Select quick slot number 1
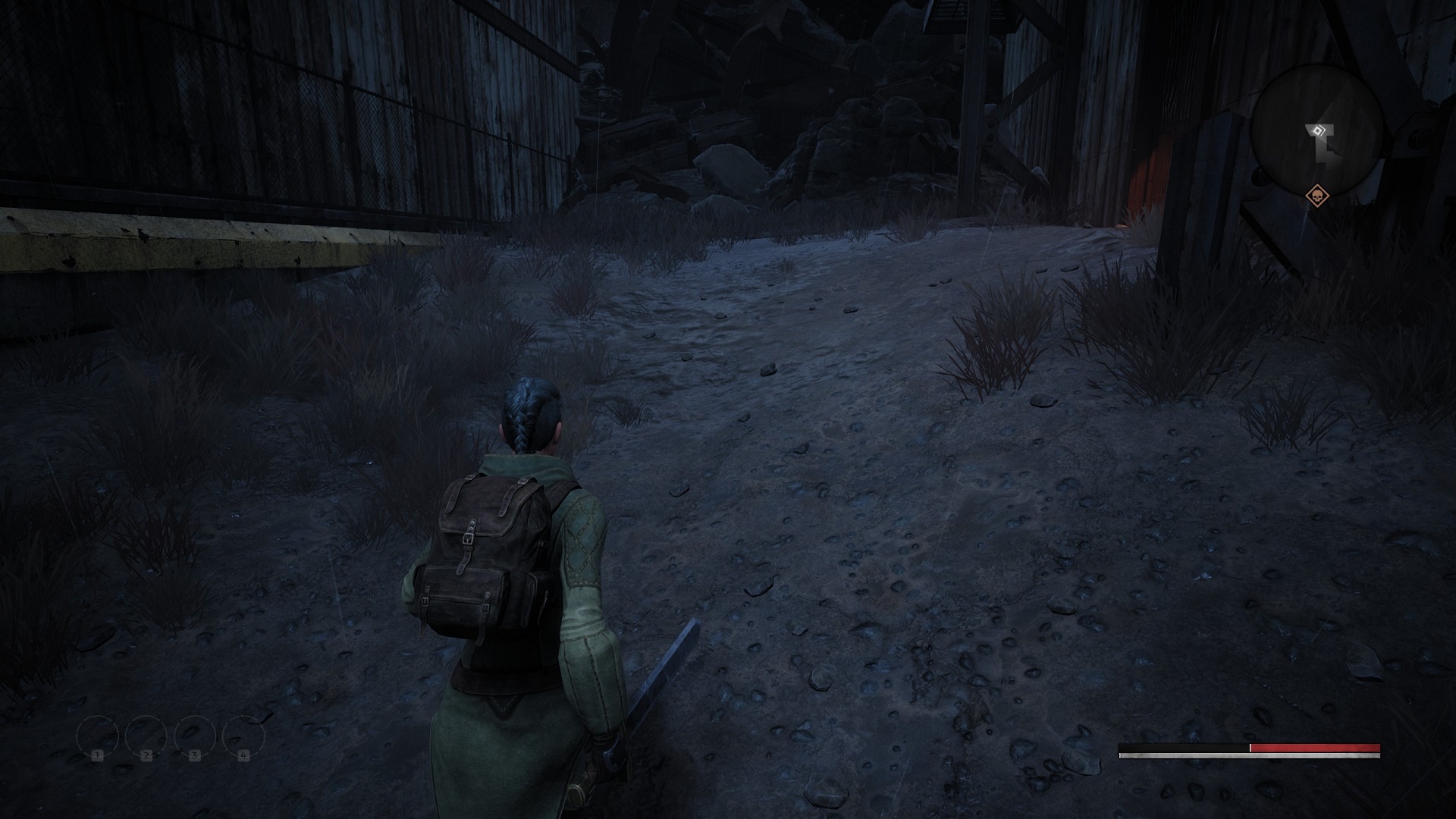Screen dimensions: 1456x819 click(98, 736)
